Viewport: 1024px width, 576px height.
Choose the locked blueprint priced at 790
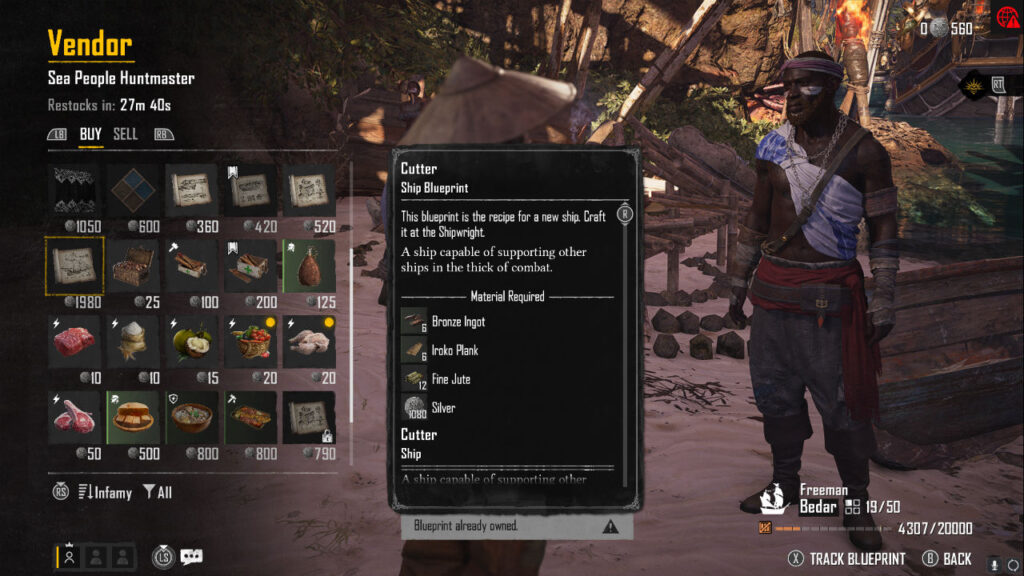coord(307,418)
